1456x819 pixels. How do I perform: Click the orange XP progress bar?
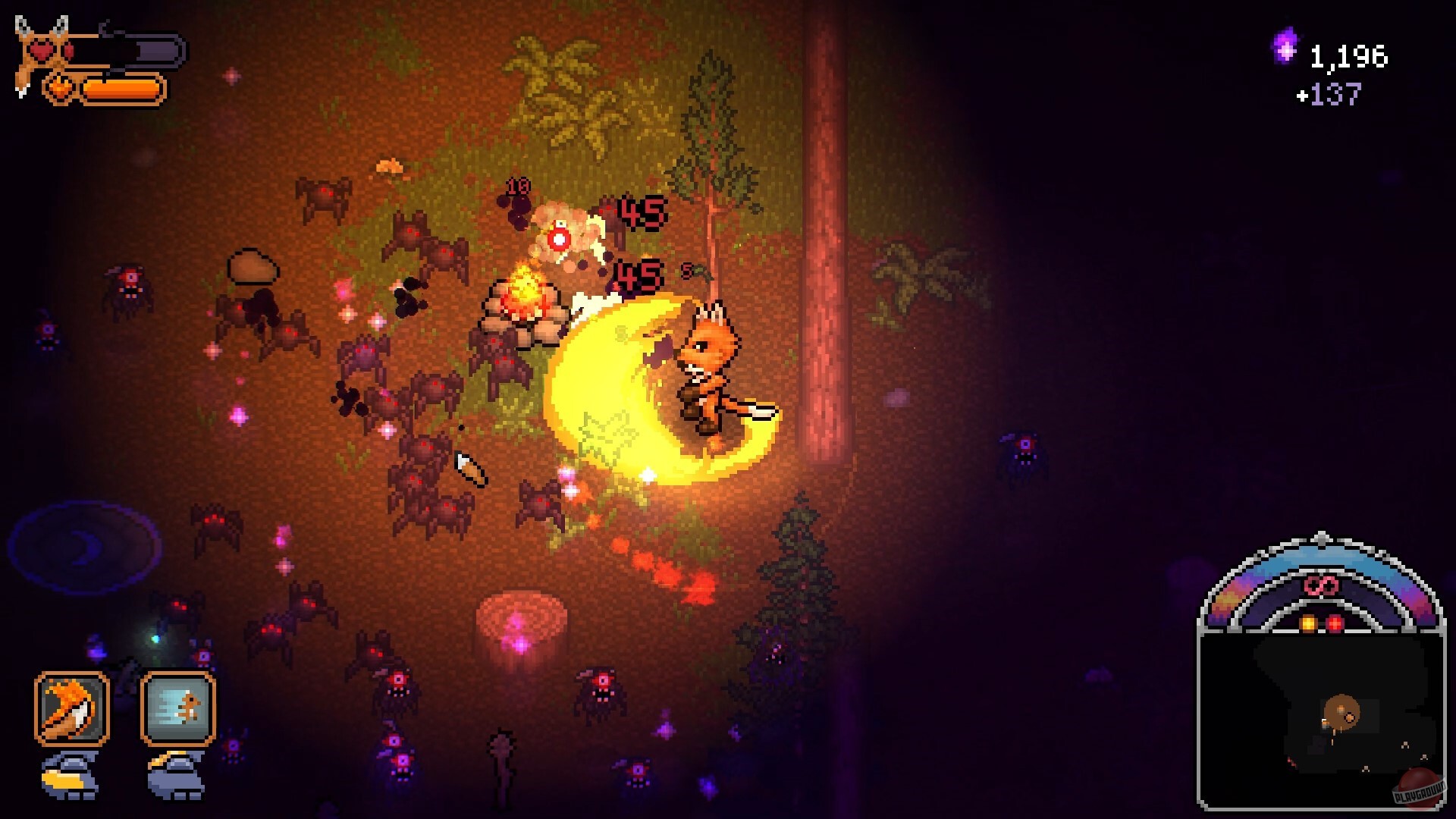[x=121, y=89]
